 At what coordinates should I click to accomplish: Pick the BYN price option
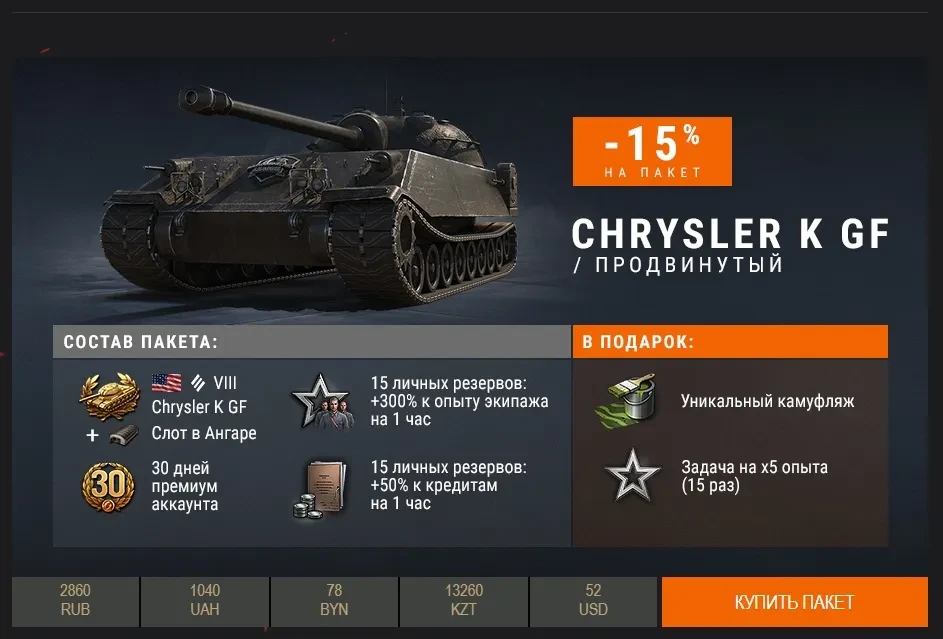(x=334, y=601)
